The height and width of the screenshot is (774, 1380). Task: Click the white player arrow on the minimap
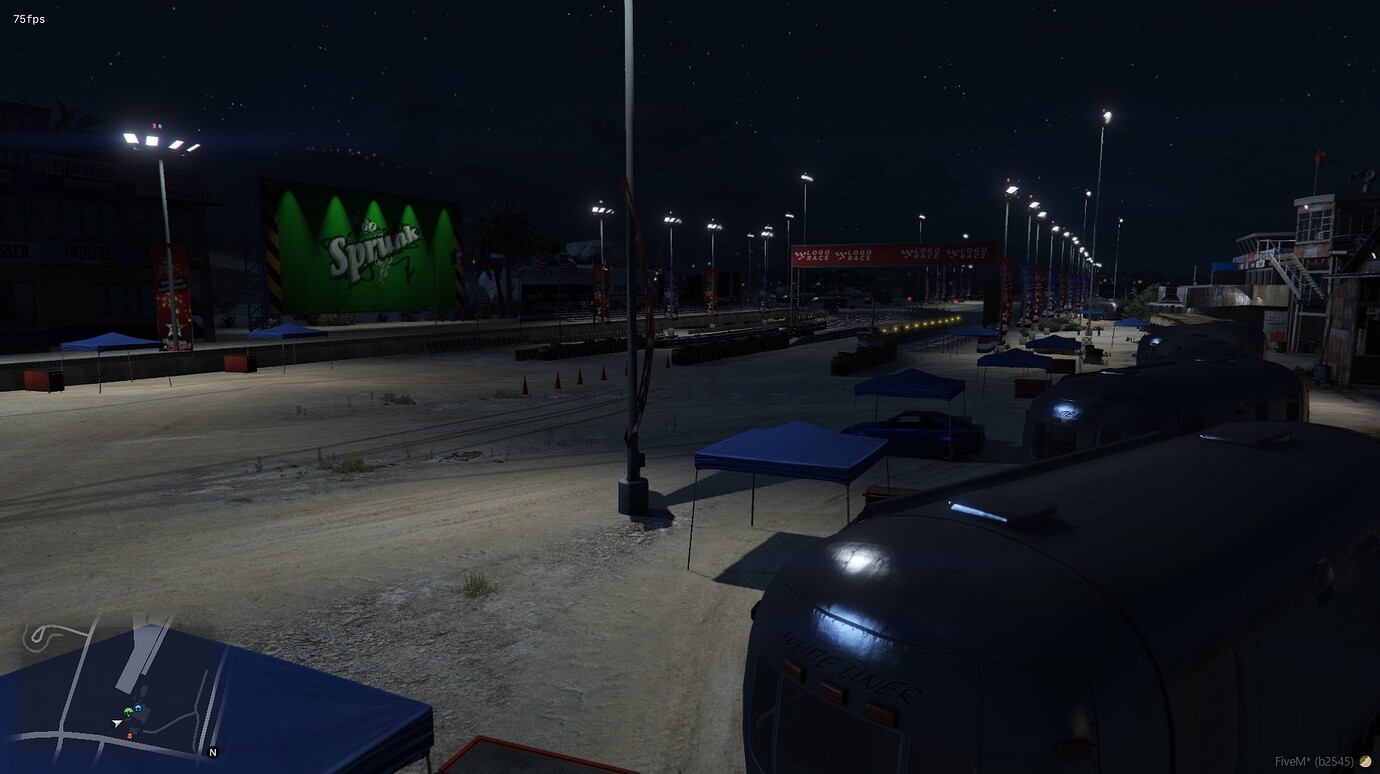pyautogui.click(x=116, y=722)
